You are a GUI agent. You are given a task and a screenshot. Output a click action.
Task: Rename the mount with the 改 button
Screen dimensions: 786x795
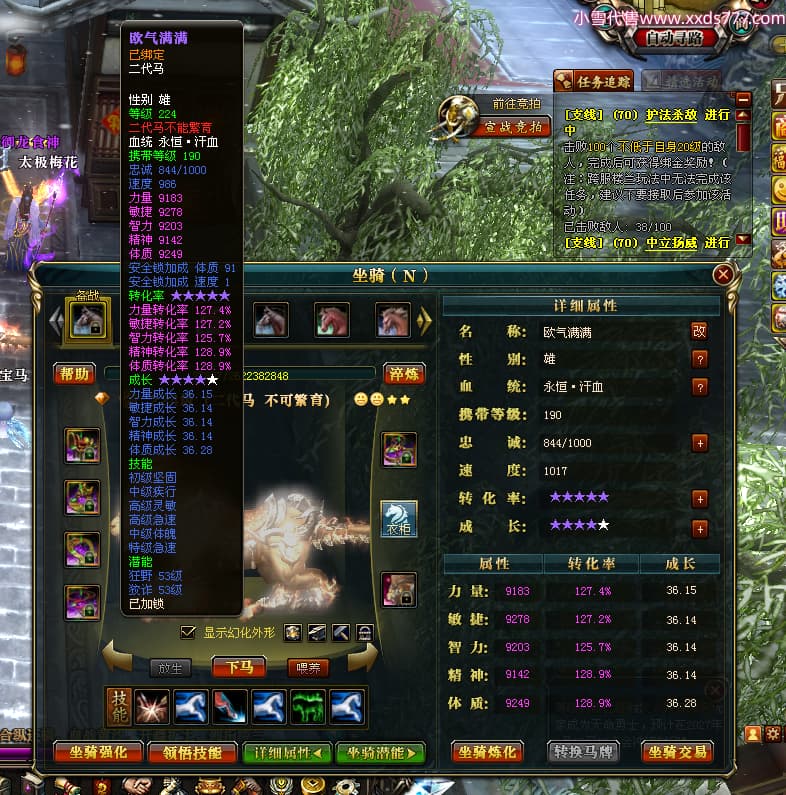point(700,331)
